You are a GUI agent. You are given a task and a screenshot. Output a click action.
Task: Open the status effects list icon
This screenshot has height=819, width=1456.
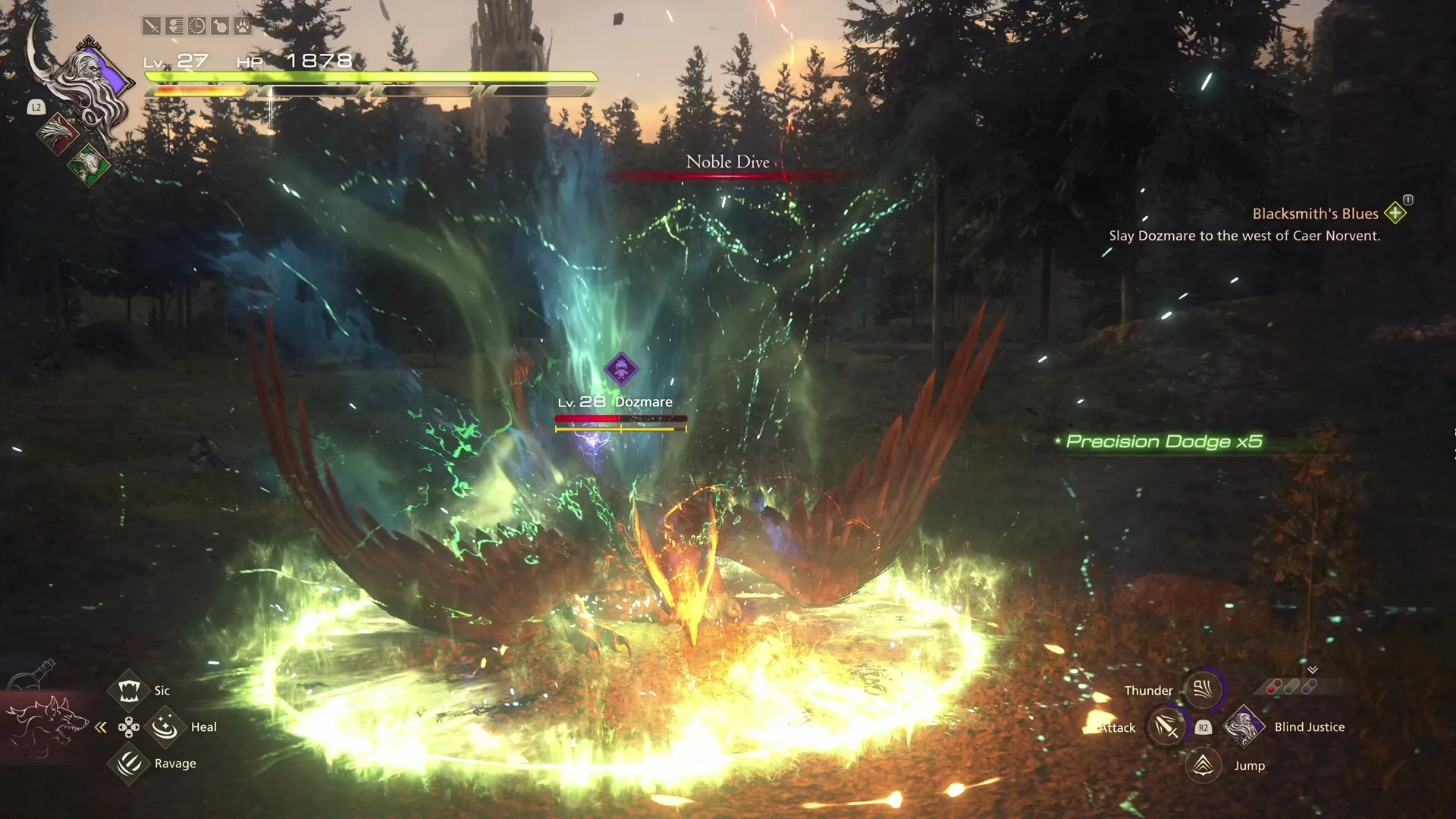175,27
